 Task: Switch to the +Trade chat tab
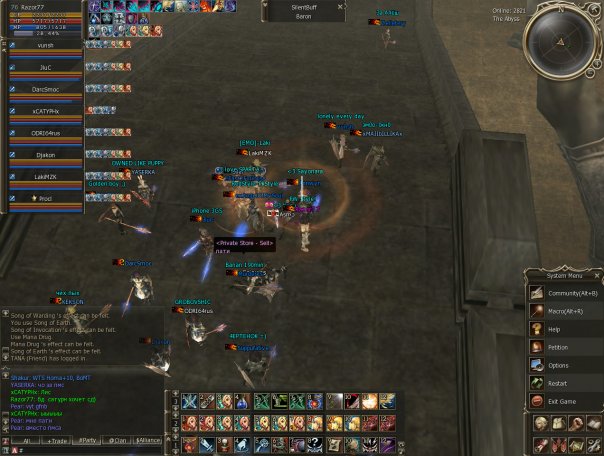click(58, 440)
